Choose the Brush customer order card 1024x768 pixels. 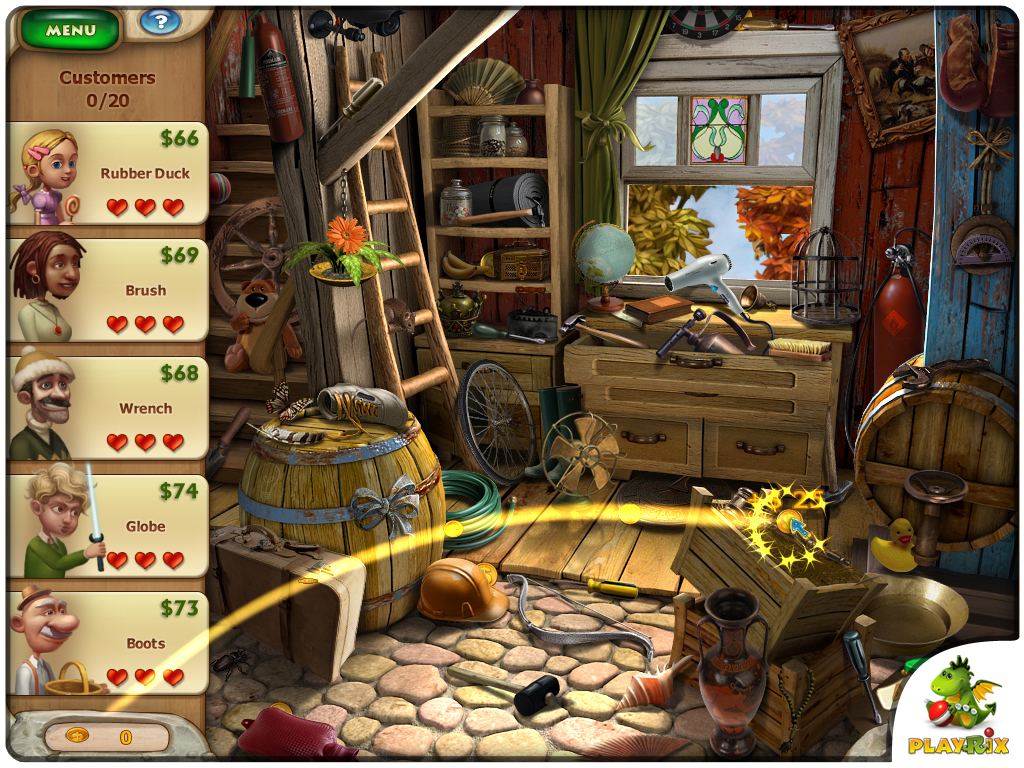[x=108, y=290]
